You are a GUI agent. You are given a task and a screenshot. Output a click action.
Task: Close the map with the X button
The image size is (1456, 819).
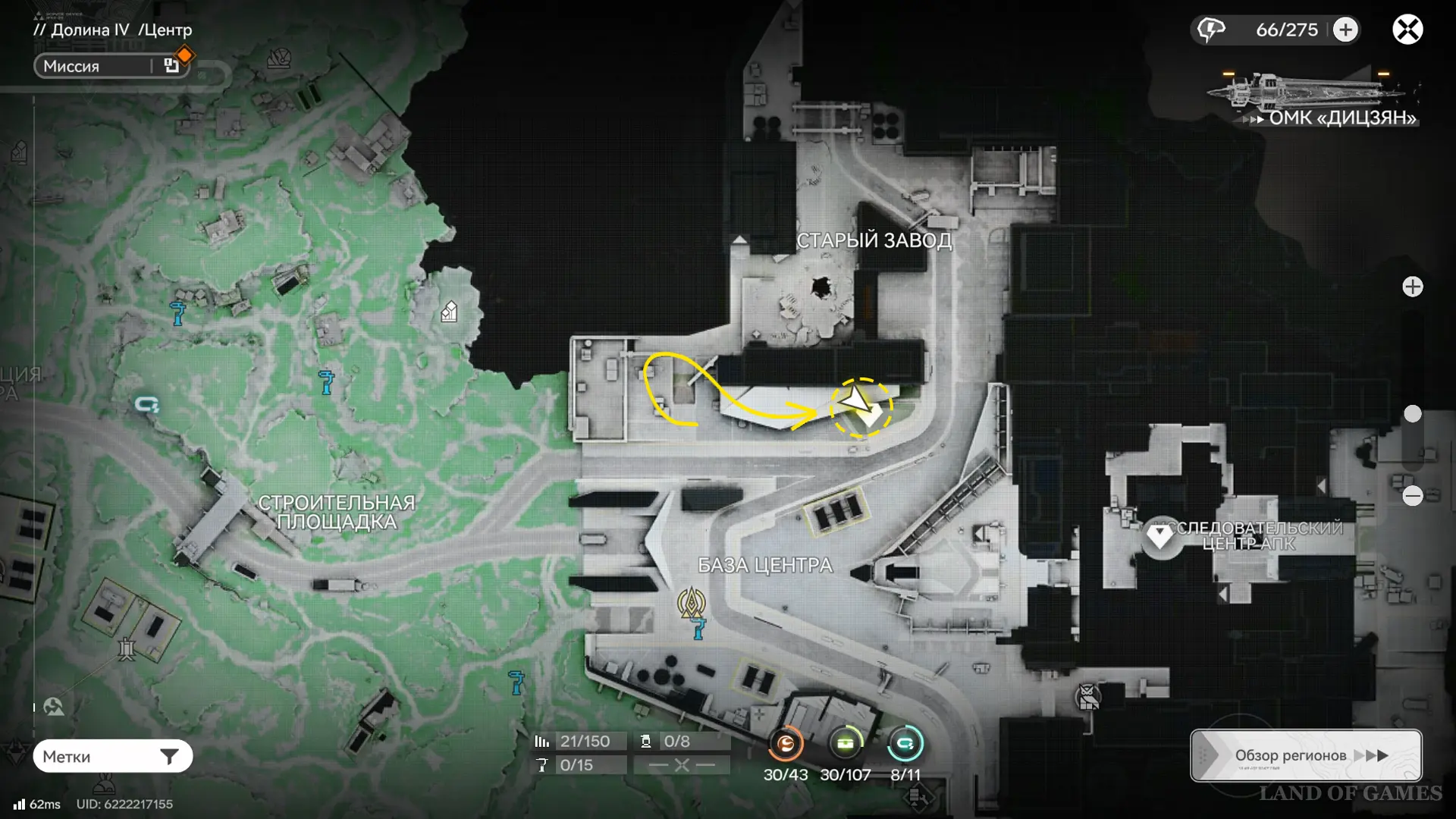[1407, 30]
